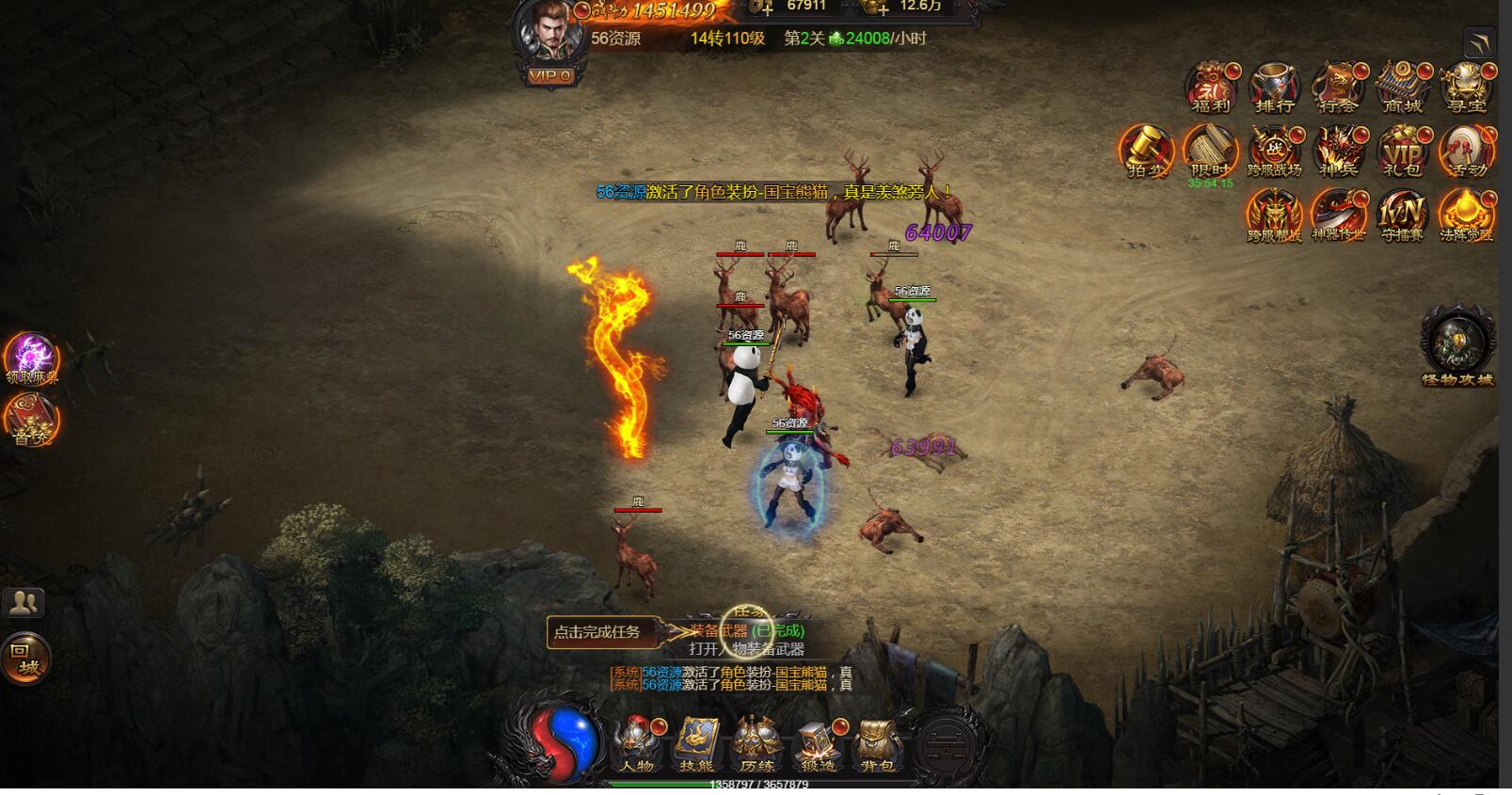Image resolution: width=1512 pixels, height=795 pixels.
Task: Open the 排行 ranking trophy icon
Action: click(1274, 87)
